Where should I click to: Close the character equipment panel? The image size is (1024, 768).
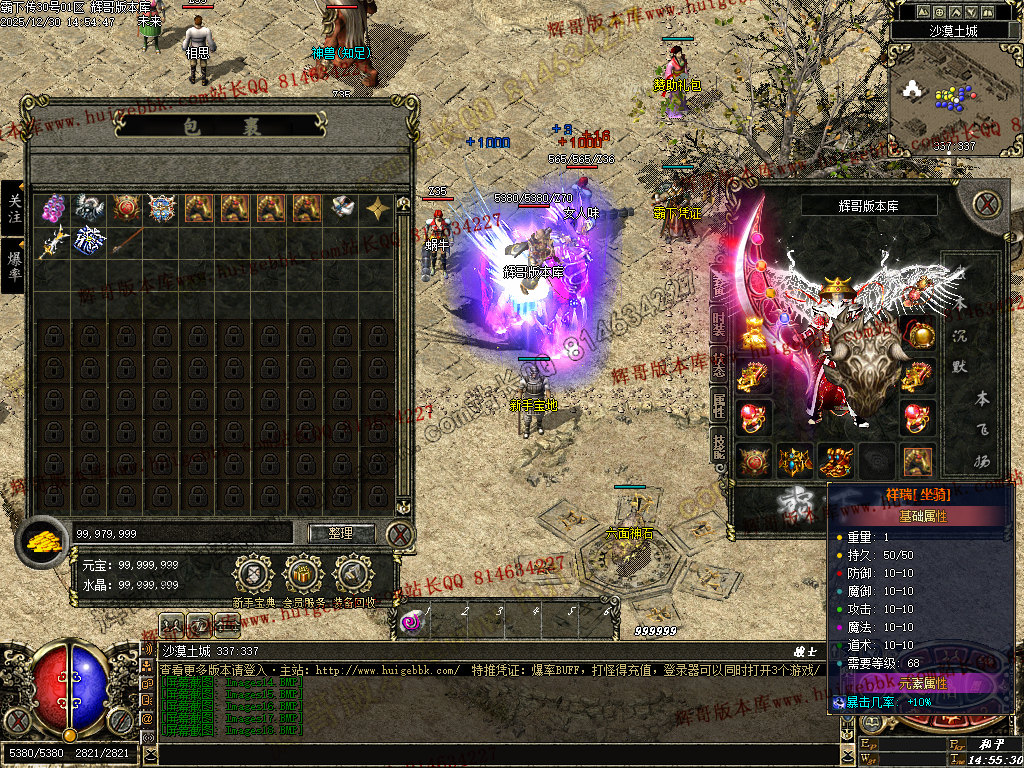(987, 205)
